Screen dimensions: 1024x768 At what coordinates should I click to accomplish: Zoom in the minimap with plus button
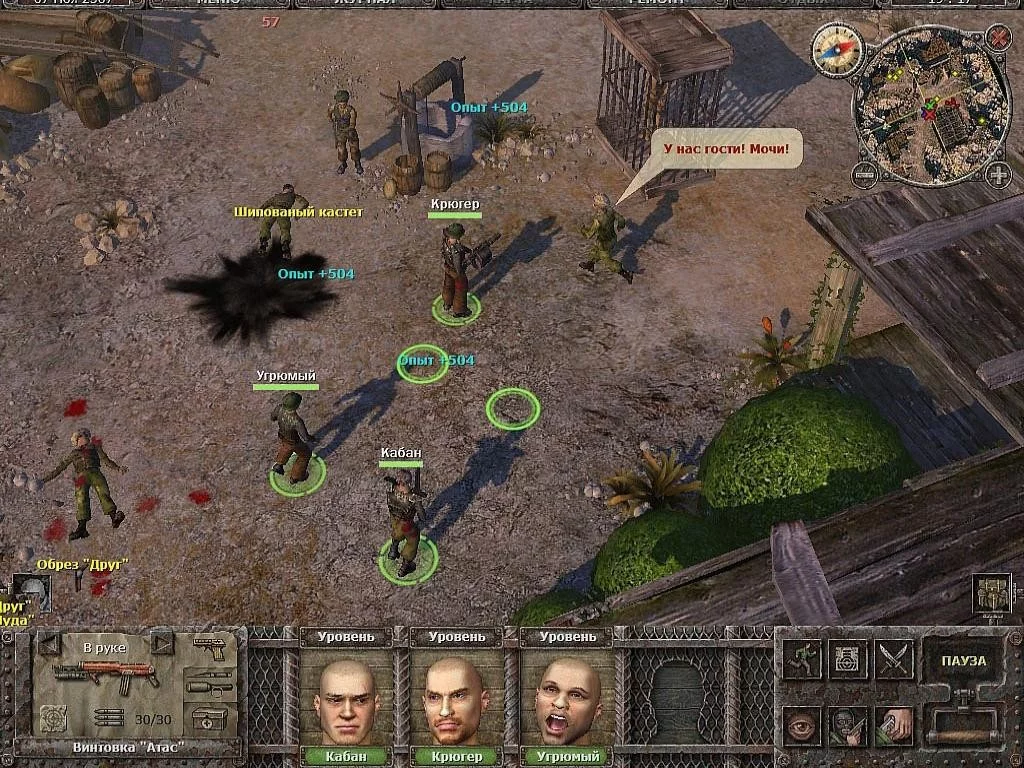point(997,175)
